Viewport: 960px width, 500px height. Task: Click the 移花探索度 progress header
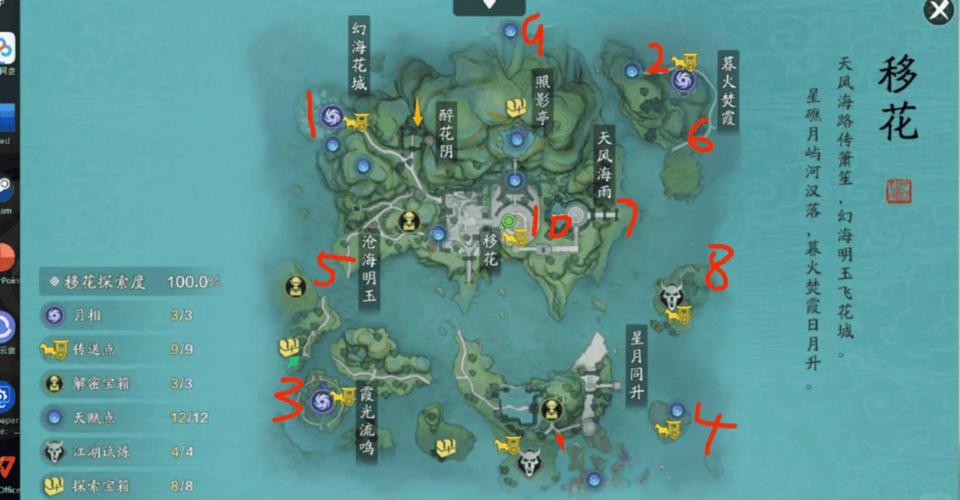coord(130,282)
